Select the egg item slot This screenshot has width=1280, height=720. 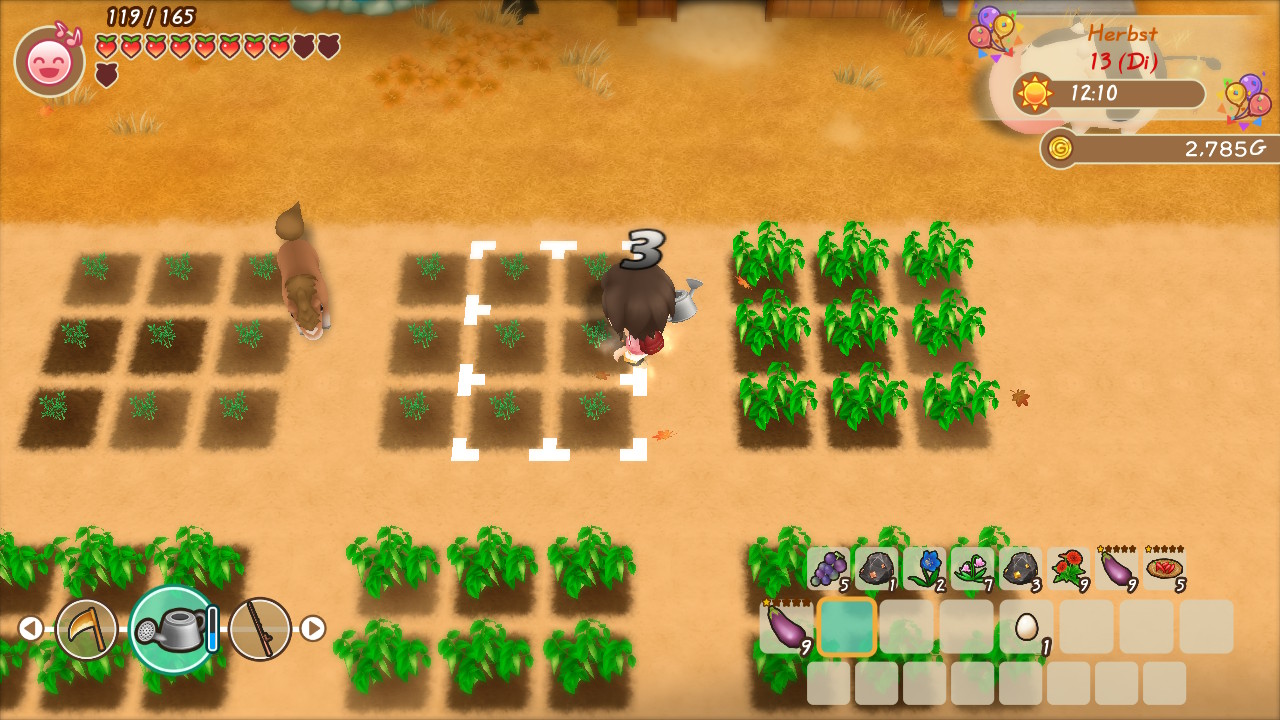[1026, 627]
